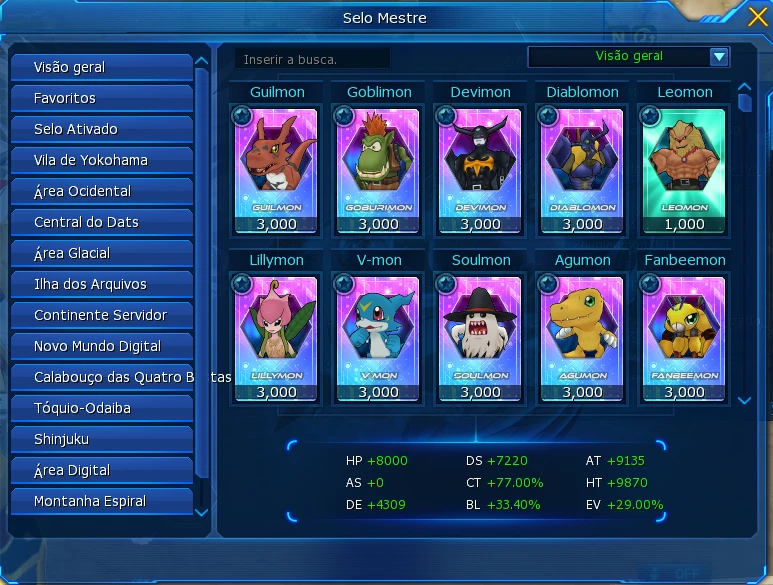Pick the Leomon seal card
773x585 pixels.
click(x=685, y=160)
